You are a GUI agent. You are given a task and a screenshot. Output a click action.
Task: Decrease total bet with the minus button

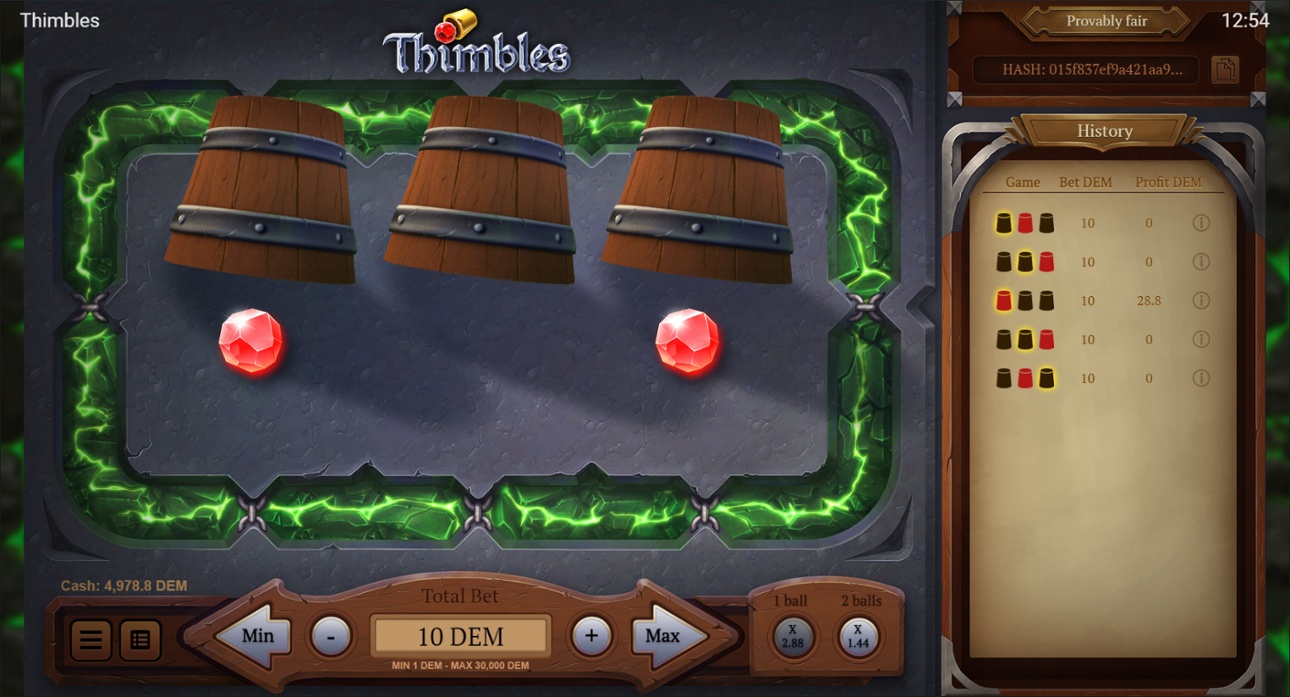pos(331,636)
